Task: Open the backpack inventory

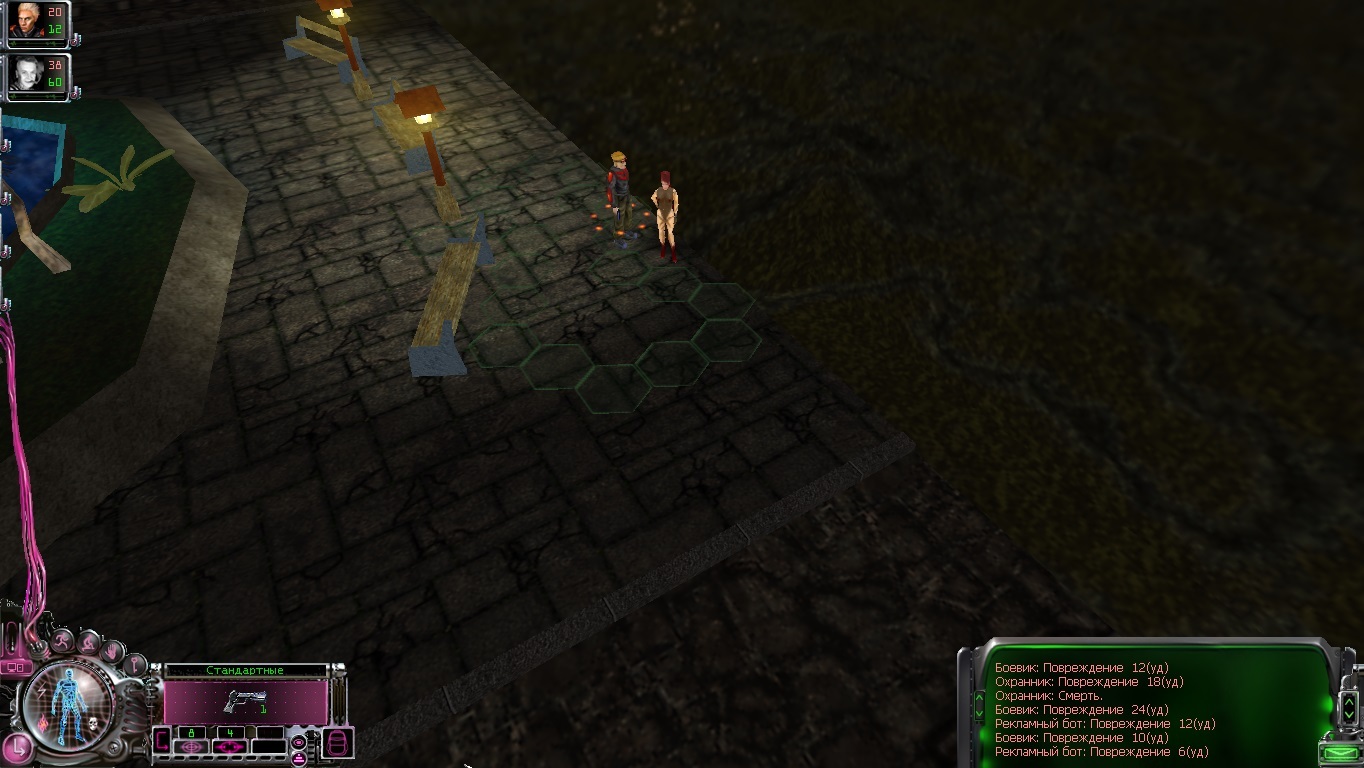Action: click(x=337, y=743)
